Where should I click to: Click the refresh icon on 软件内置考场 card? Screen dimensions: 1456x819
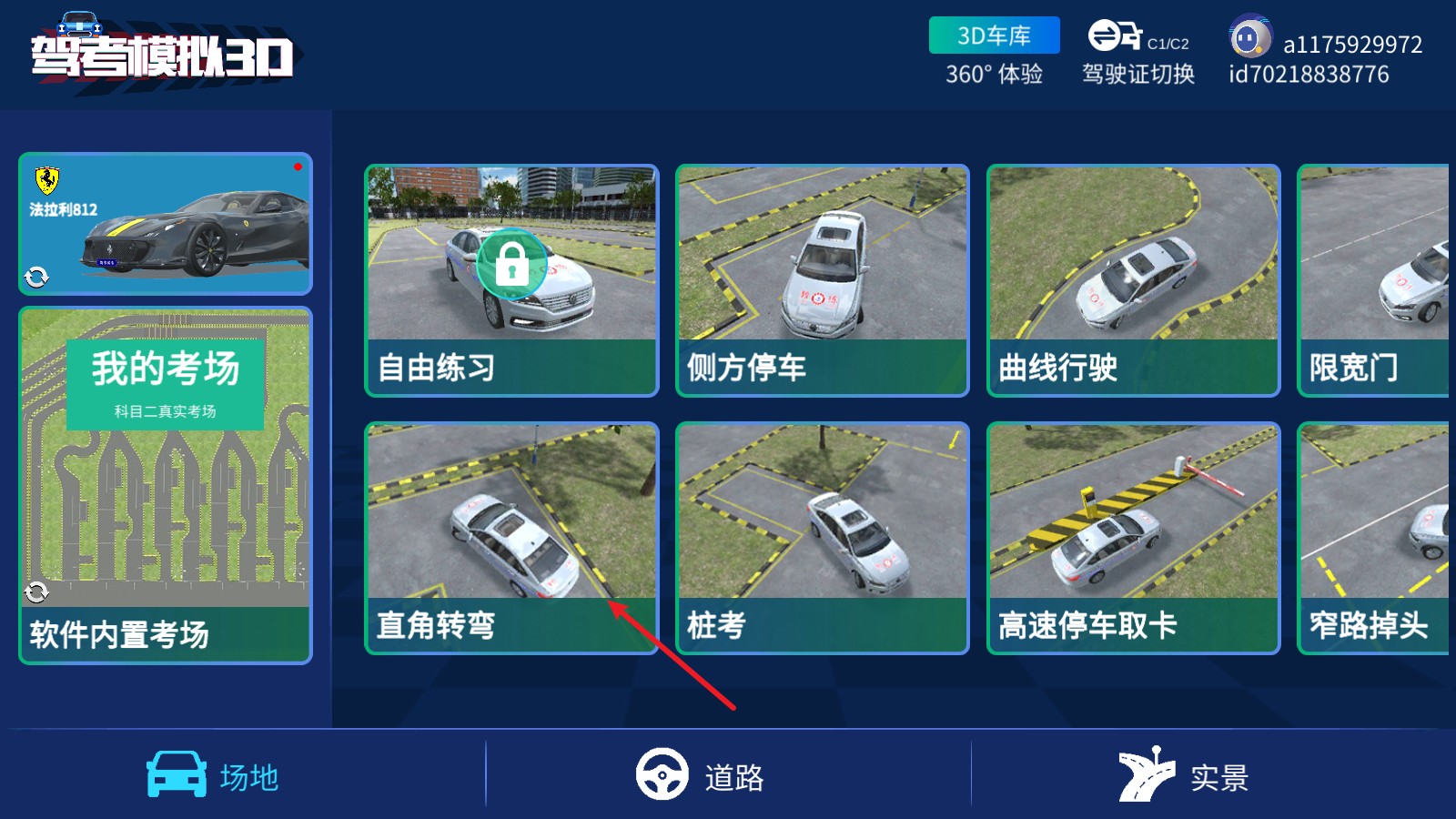tap(37, 592)
